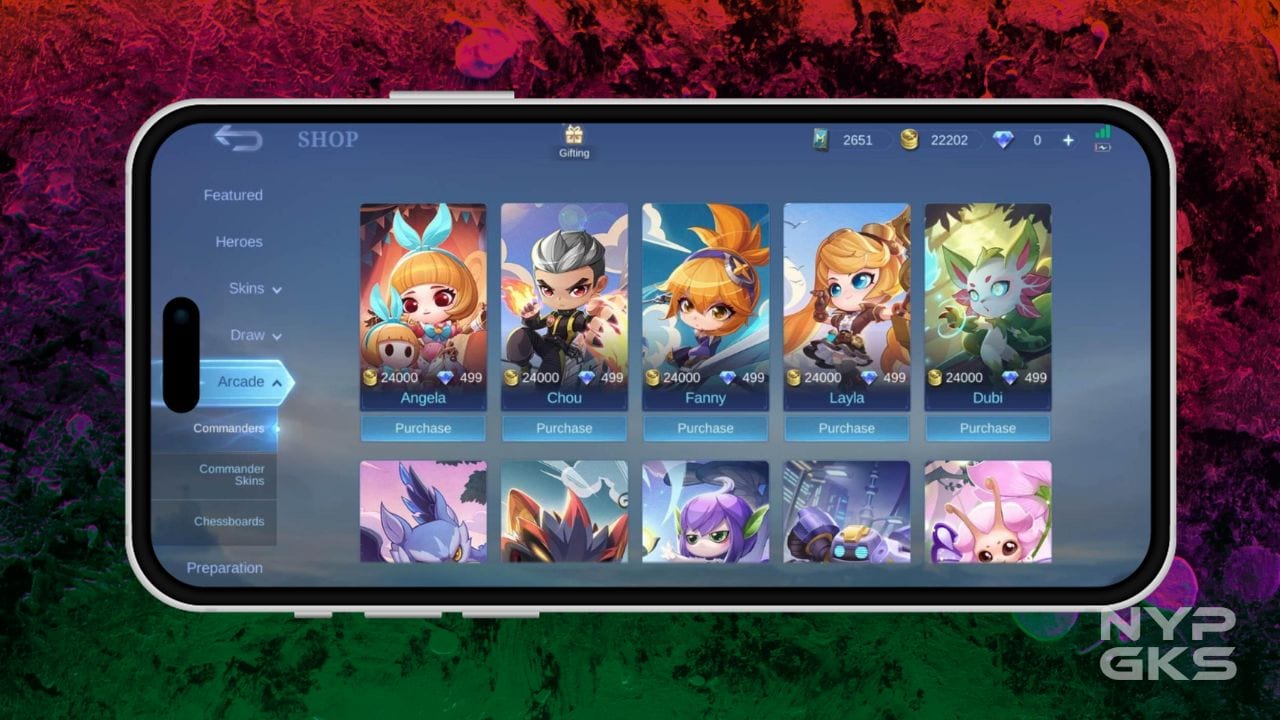Open the Commander Skins subcategory
This screenshot has width=1280, height=720.
pos(231,475)
